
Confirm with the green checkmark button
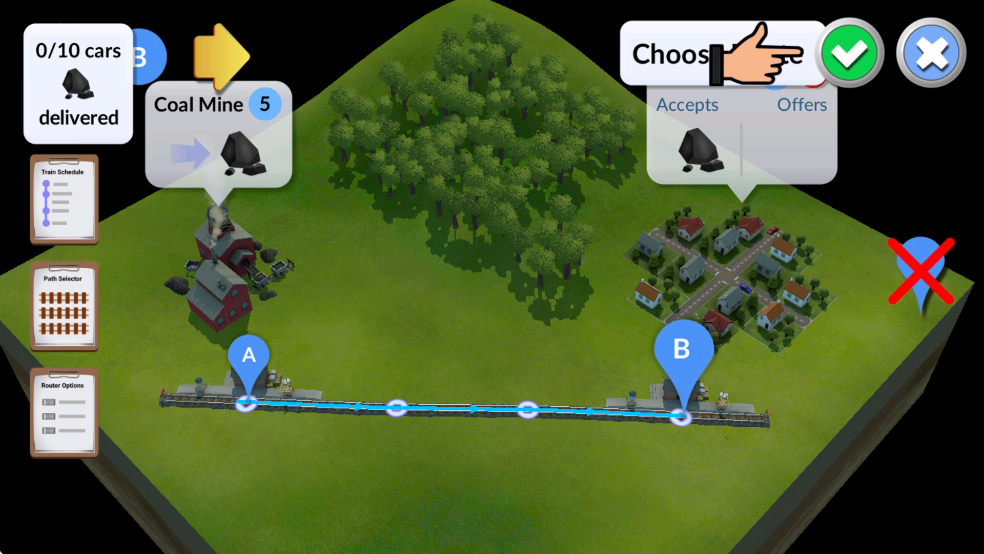(x=849, y=54)
